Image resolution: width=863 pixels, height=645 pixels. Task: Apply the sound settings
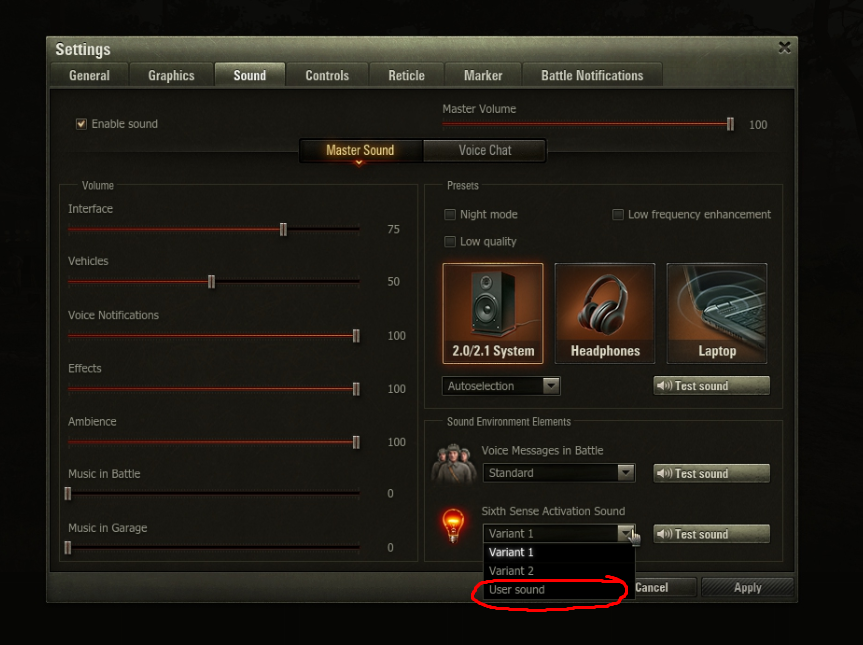tap(747, 588)
